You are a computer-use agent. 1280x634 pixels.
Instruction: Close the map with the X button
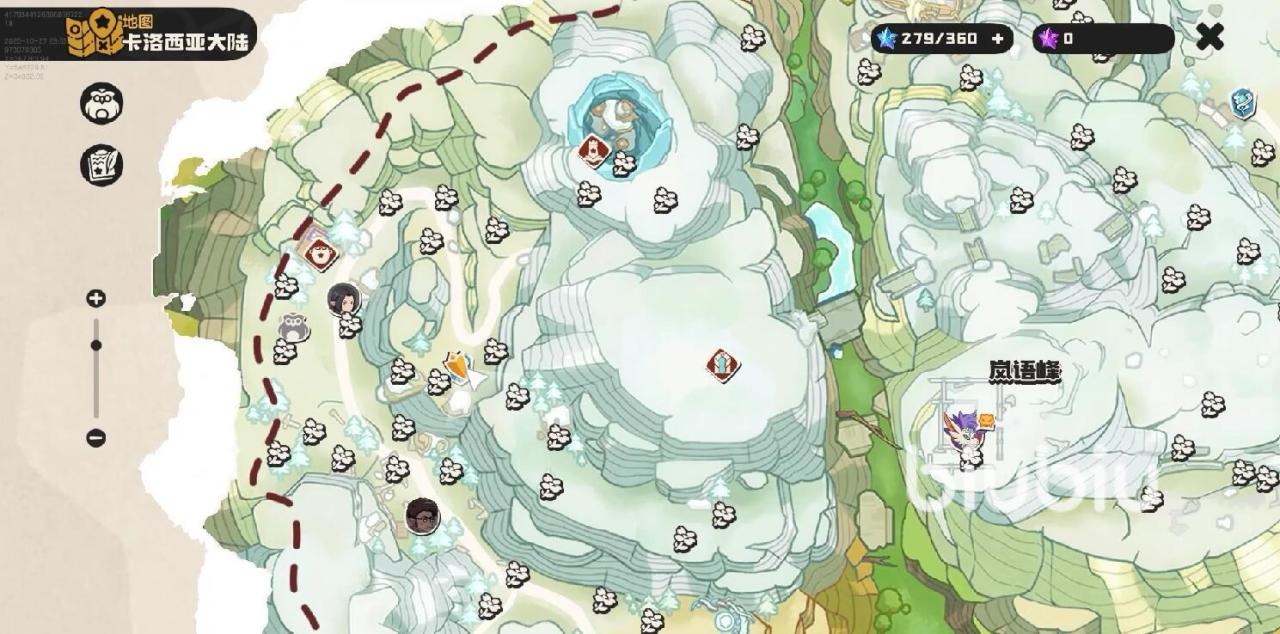coord(1210,38)
